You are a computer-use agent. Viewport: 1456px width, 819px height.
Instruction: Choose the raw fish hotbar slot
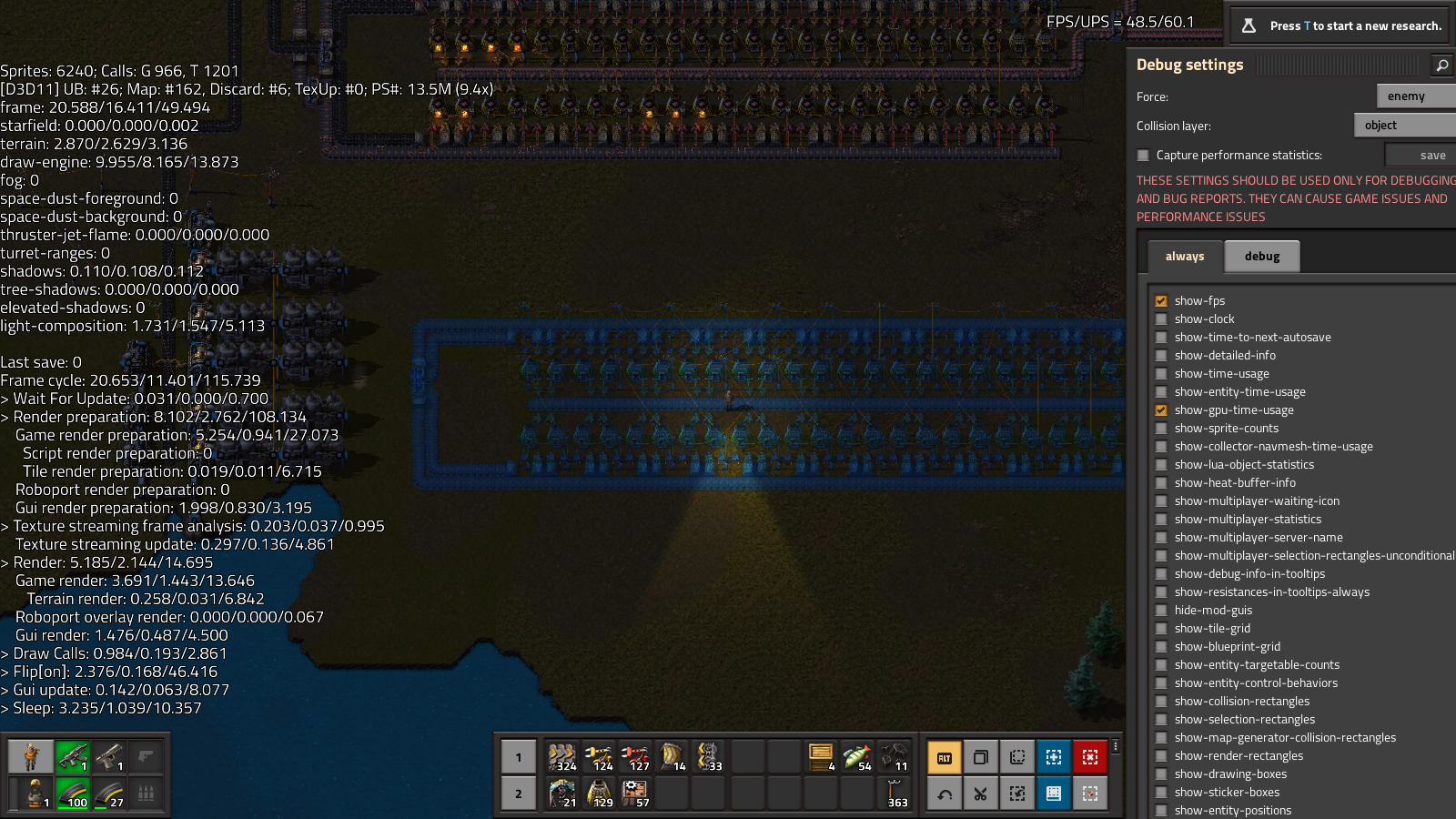tap(857, 756)
